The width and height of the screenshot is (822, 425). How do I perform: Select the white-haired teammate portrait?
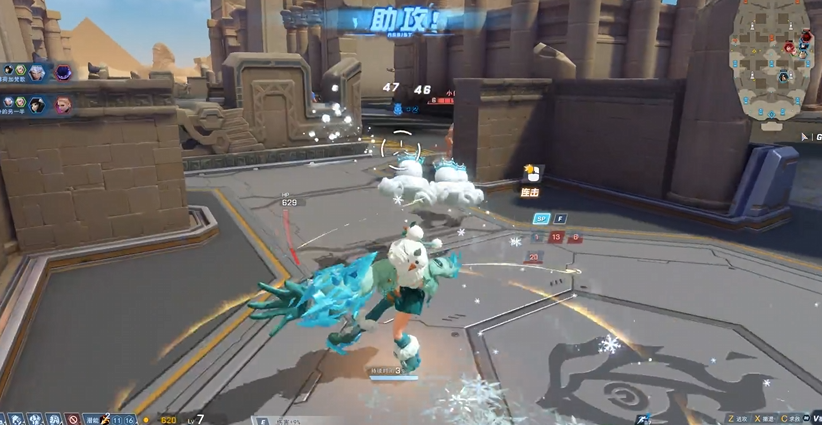37,73
